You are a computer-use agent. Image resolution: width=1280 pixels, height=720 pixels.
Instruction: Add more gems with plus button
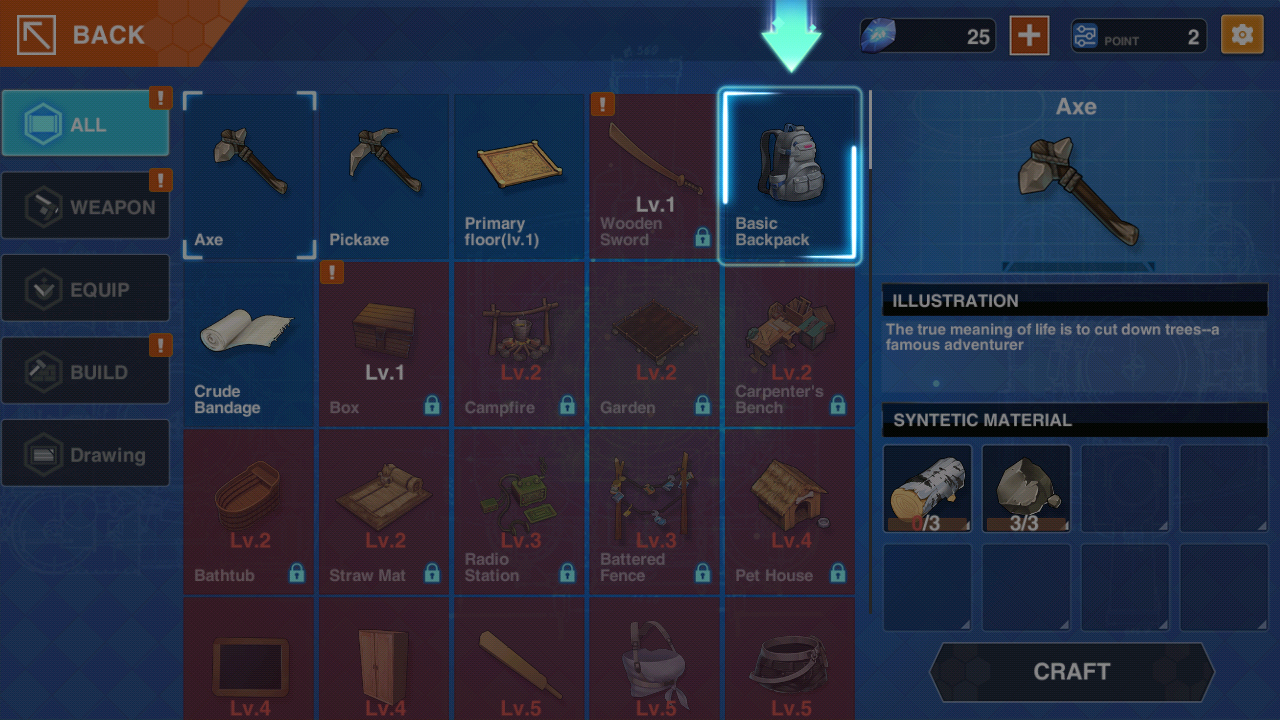1028,36
